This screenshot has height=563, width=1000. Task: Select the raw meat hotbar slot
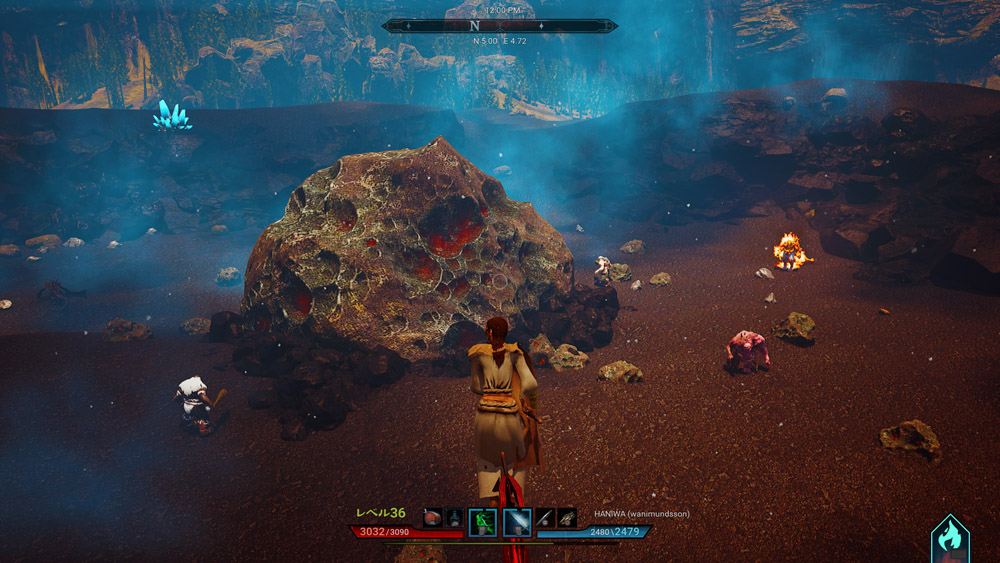pos(433,518)
